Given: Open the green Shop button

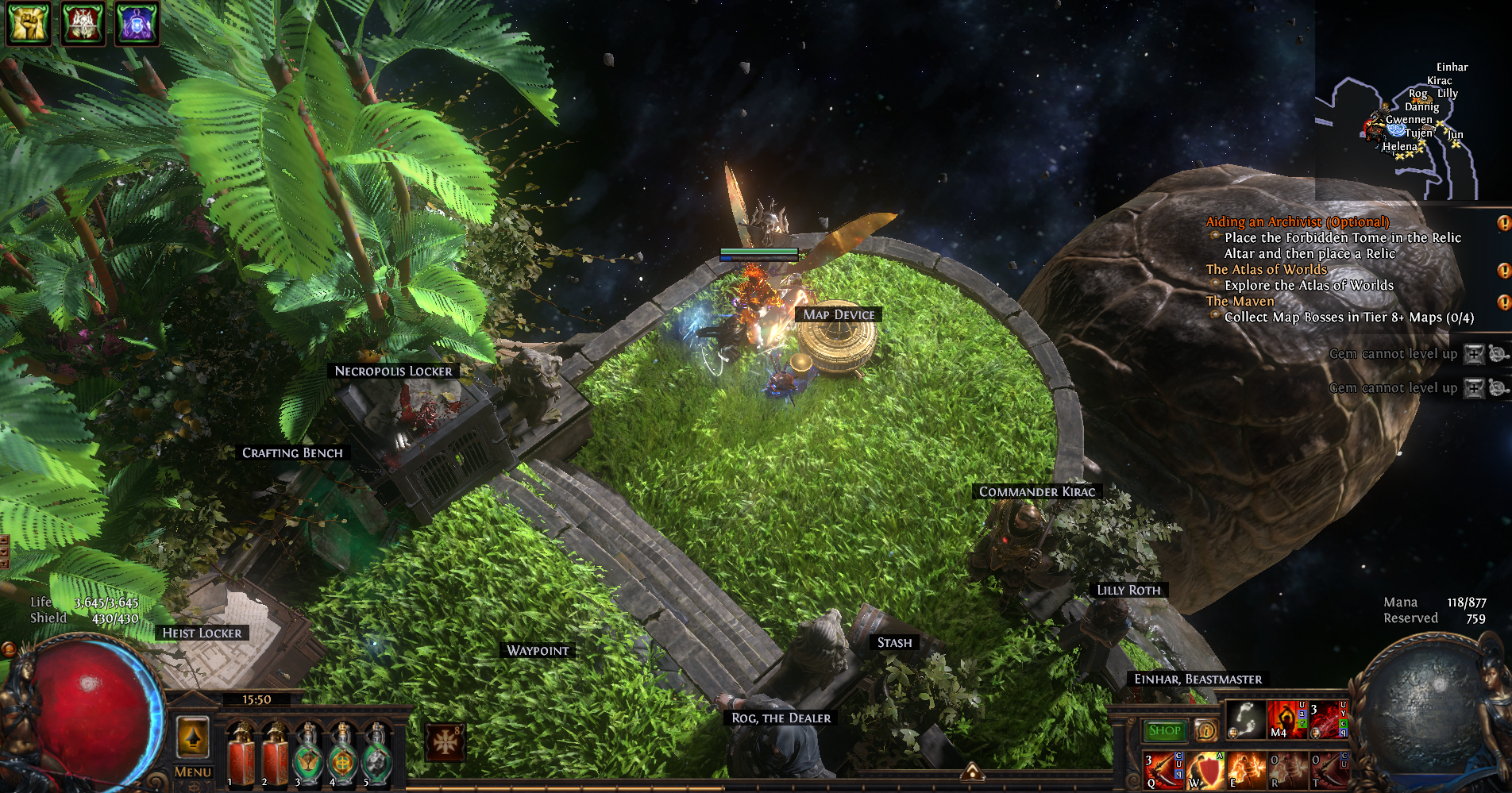Looking at the screenshot, I should (x=1164, y=730).
